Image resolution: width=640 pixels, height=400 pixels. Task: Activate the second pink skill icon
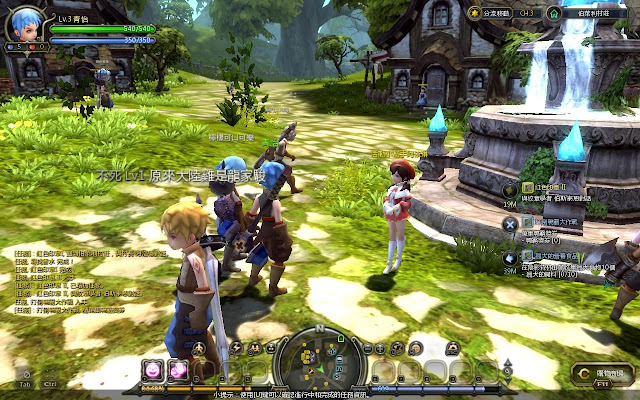click(179, 370)
